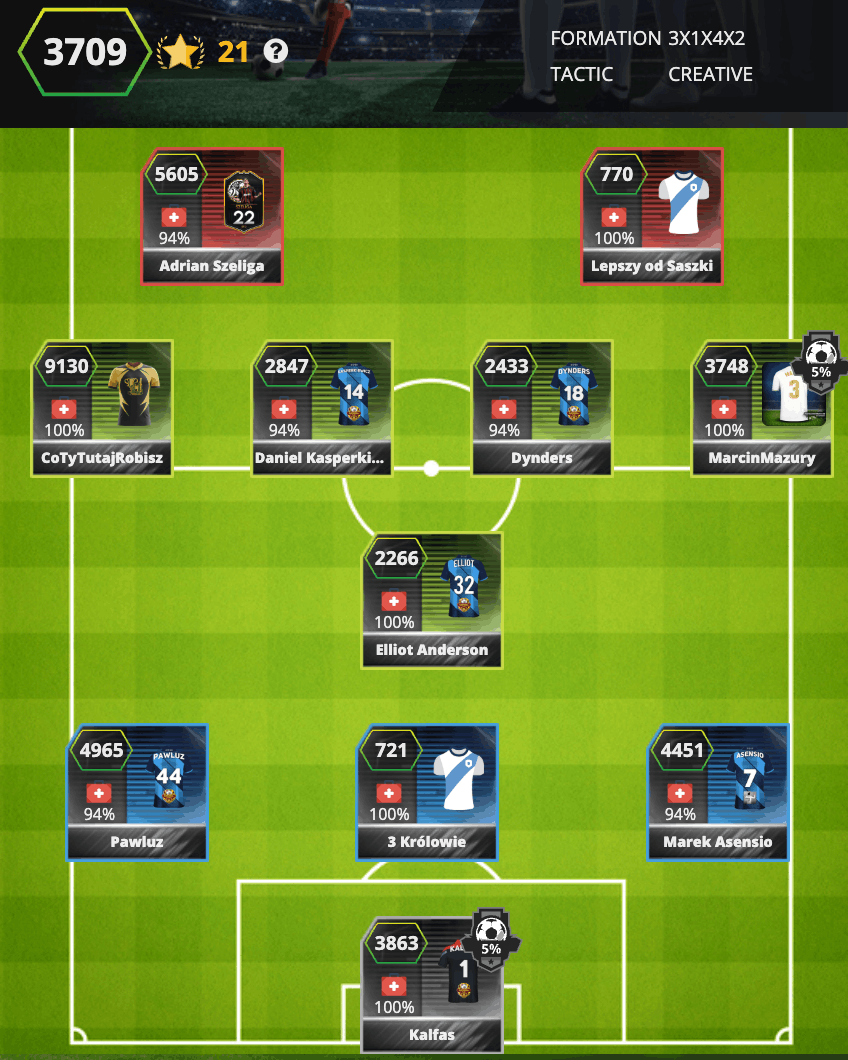Click the gold star level icon
The image size is (848, 1060).
point(179,52)
